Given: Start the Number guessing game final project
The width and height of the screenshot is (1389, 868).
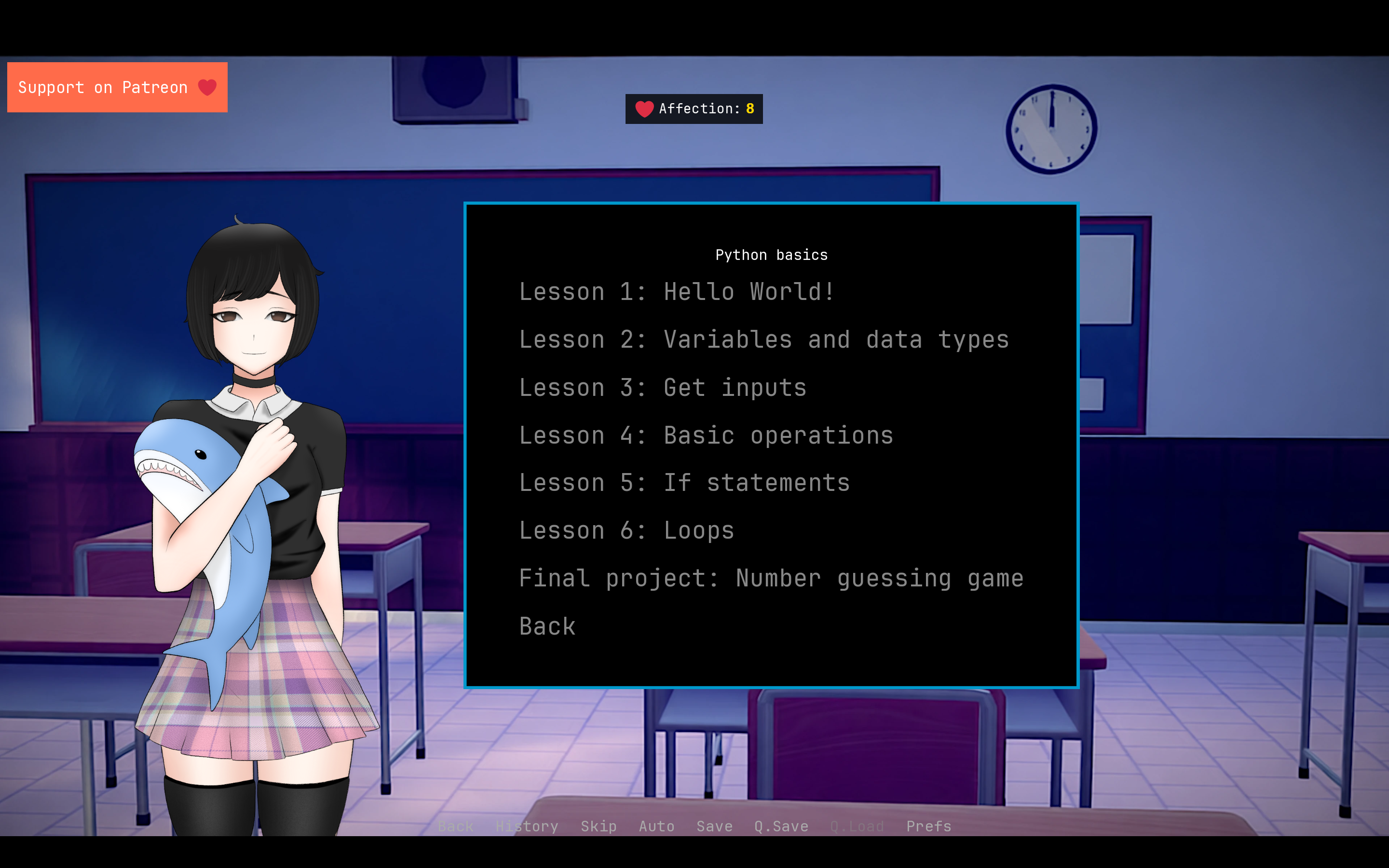Looking at the screenshot, I should [x=771, y=578].
